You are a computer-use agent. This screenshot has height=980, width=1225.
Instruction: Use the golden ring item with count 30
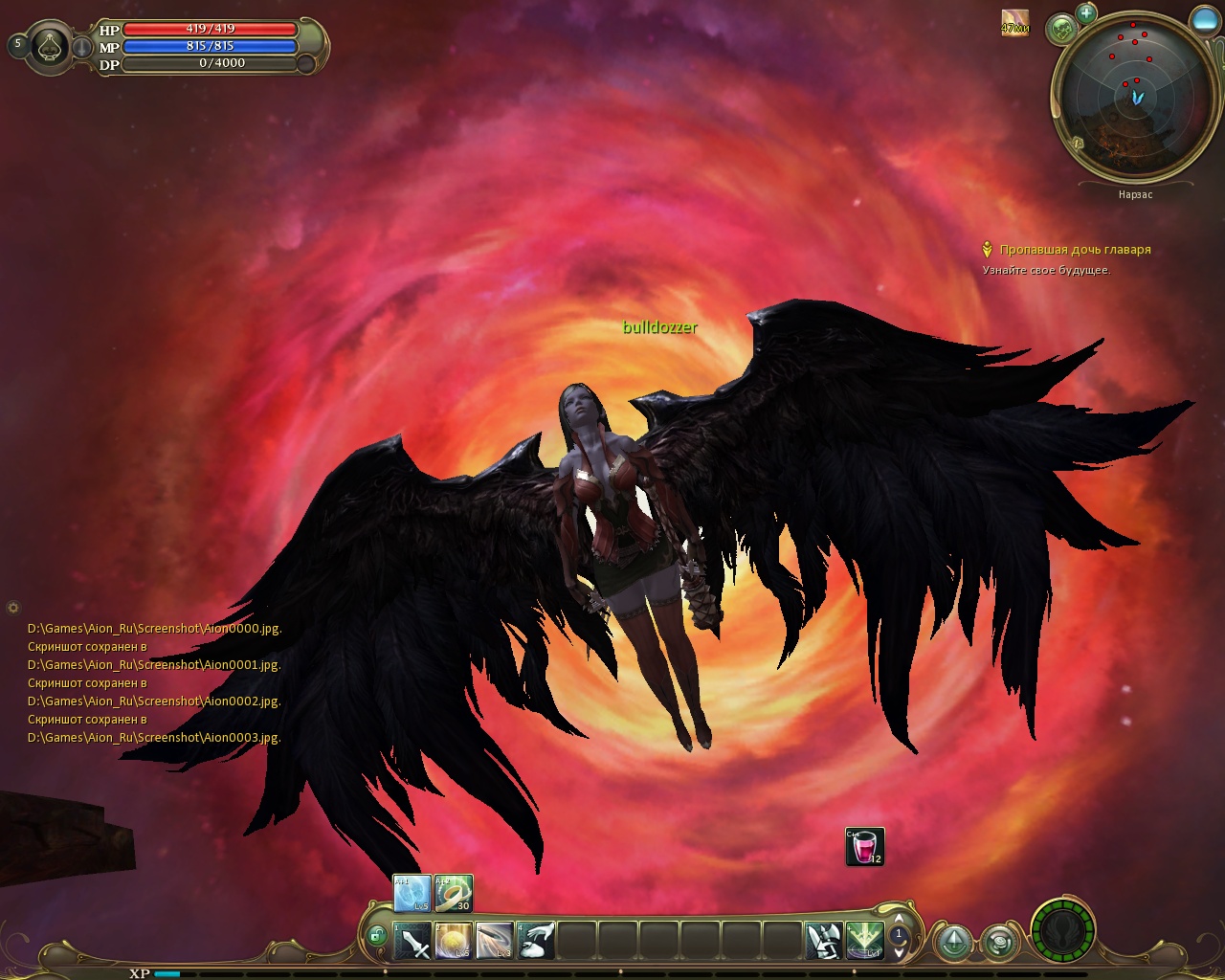[454, 894]
